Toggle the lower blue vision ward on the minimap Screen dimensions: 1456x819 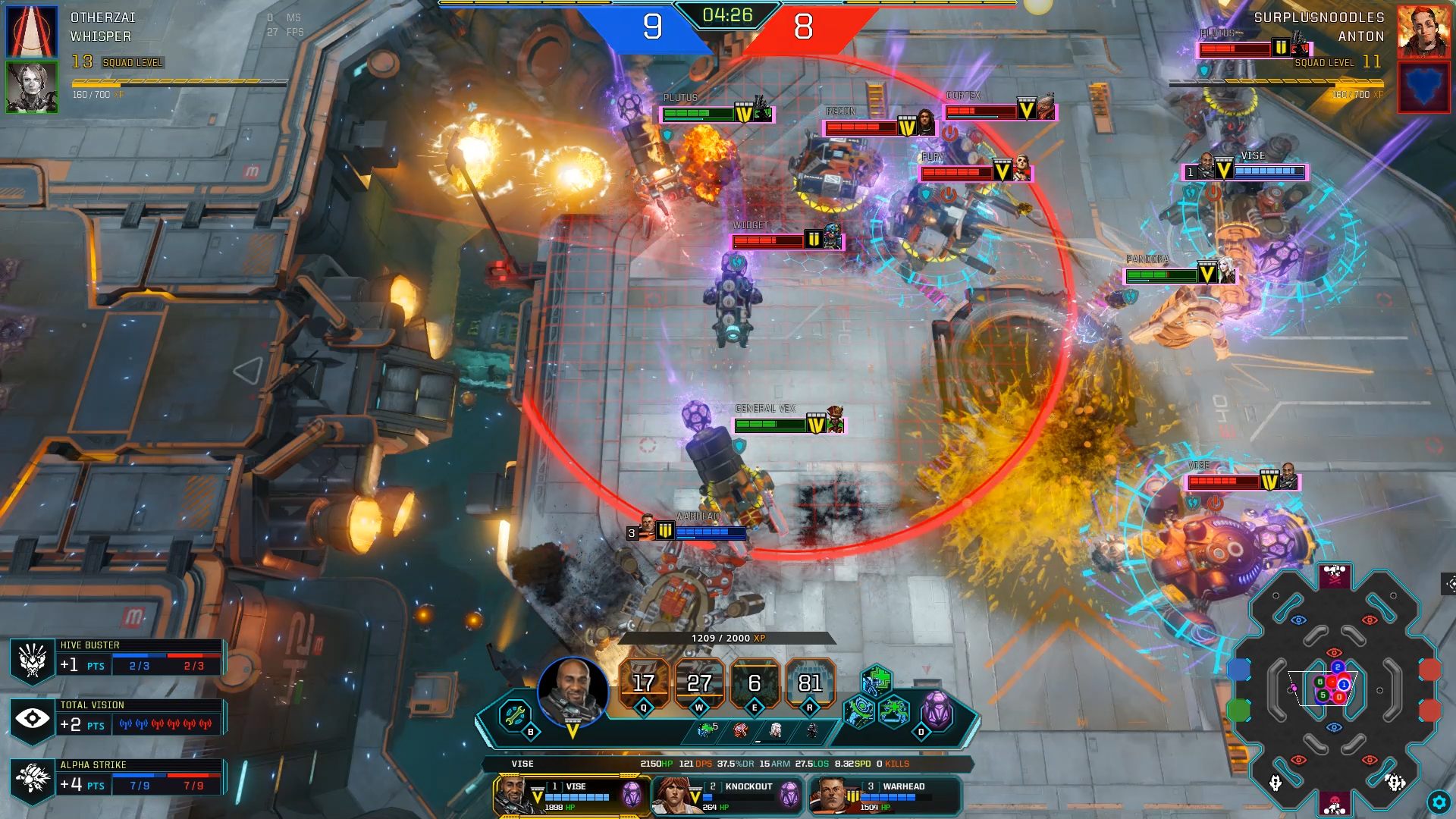click(1334, 726)
